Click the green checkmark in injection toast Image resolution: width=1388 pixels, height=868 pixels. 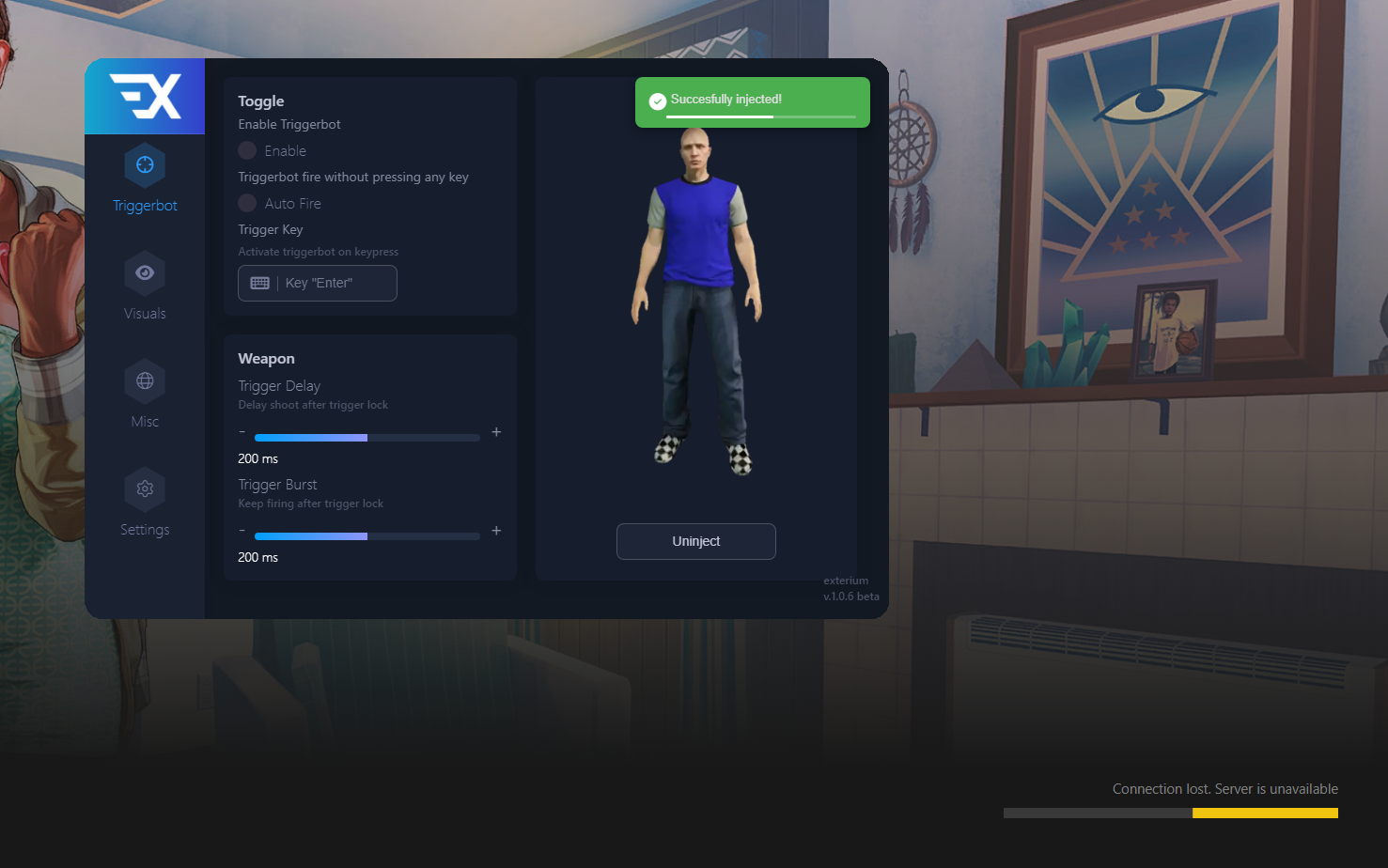(656, 101)
